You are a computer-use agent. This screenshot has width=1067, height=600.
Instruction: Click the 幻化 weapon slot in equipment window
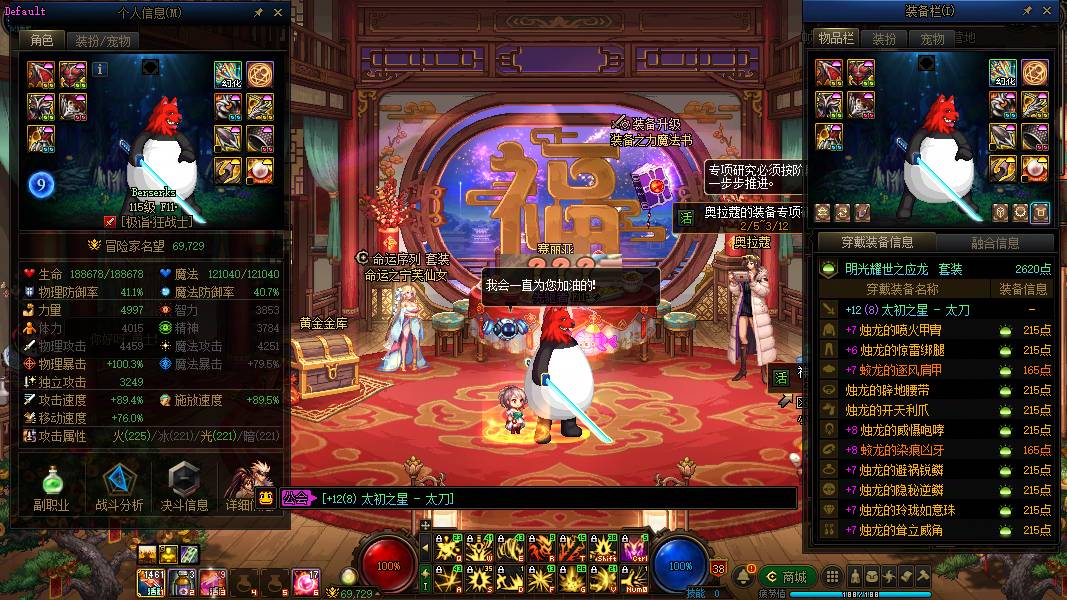pos(1003,72)
